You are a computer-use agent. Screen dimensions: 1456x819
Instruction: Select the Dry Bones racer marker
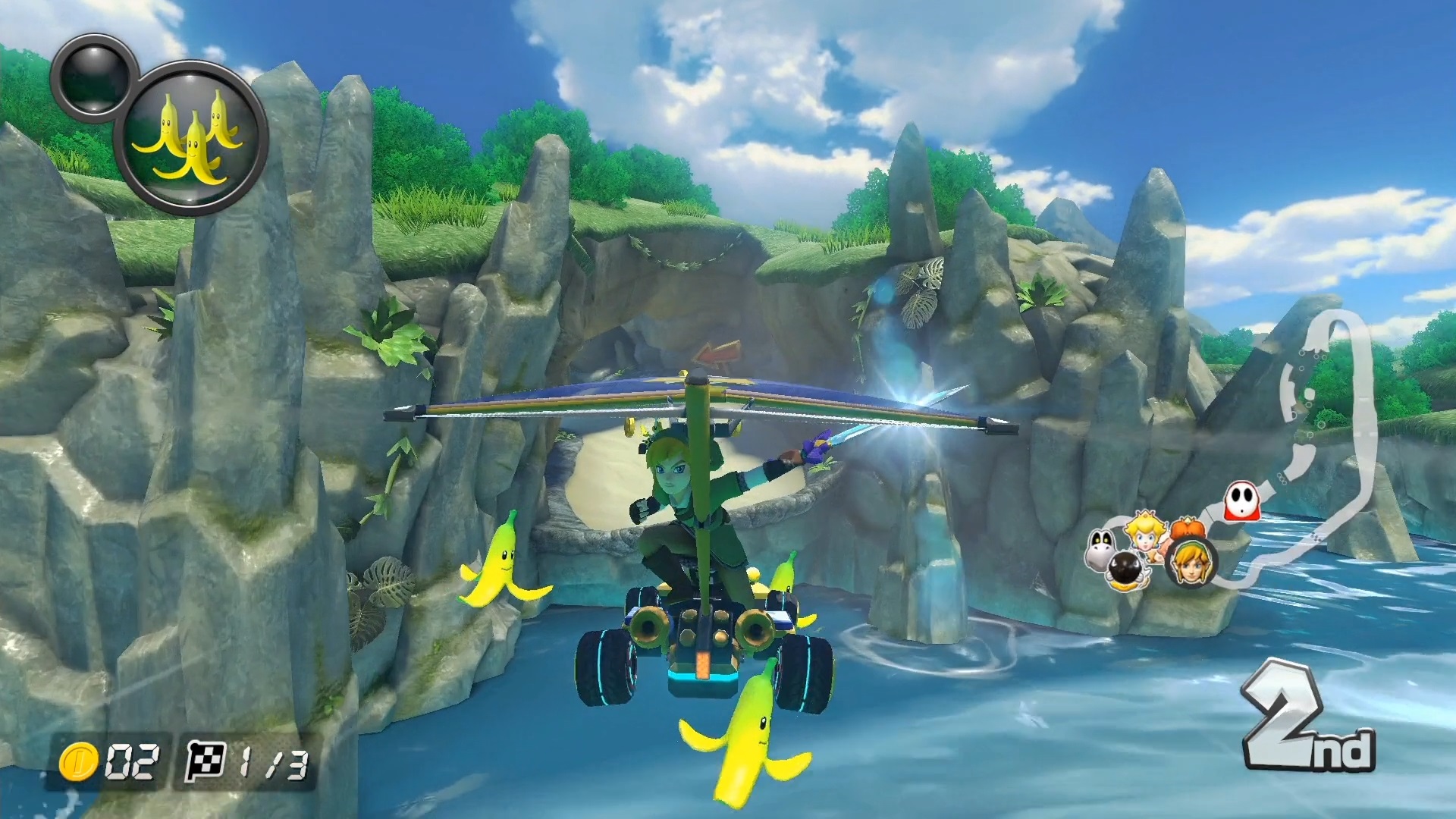pos(1102,549)
